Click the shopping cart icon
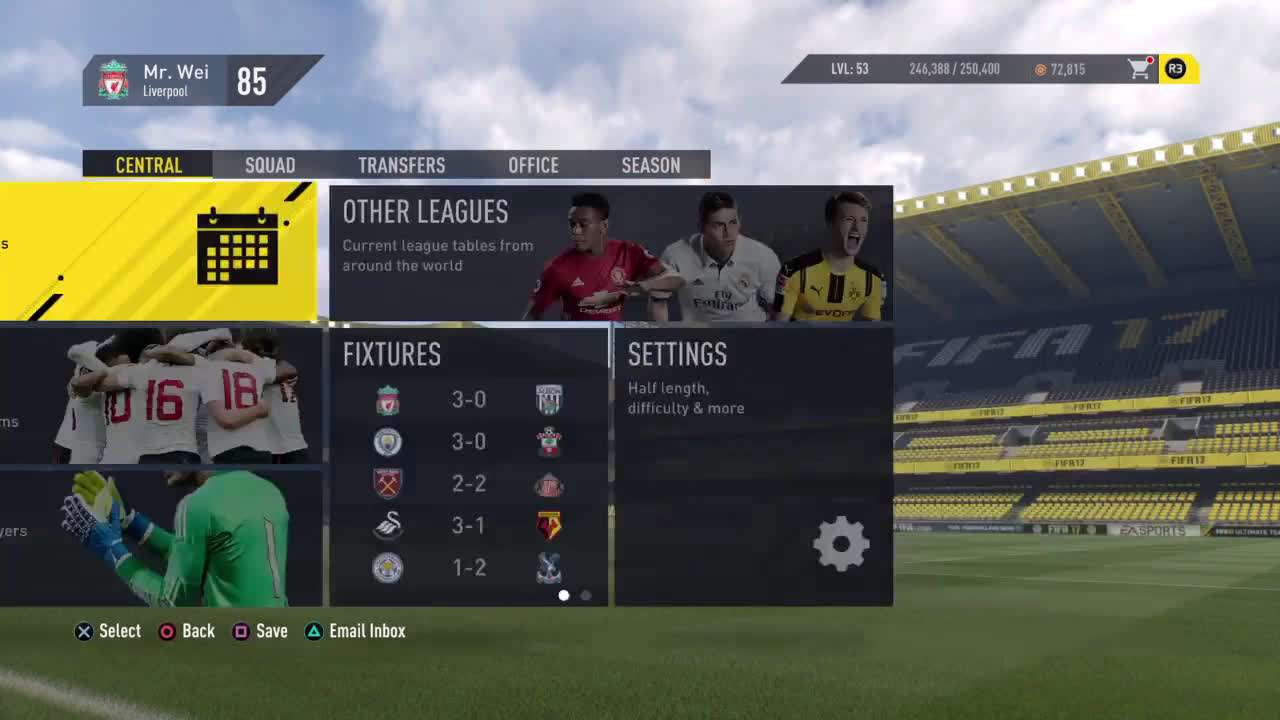Image resolution: width=1280 pixels, height=720 pixels. click(1139, 69)
